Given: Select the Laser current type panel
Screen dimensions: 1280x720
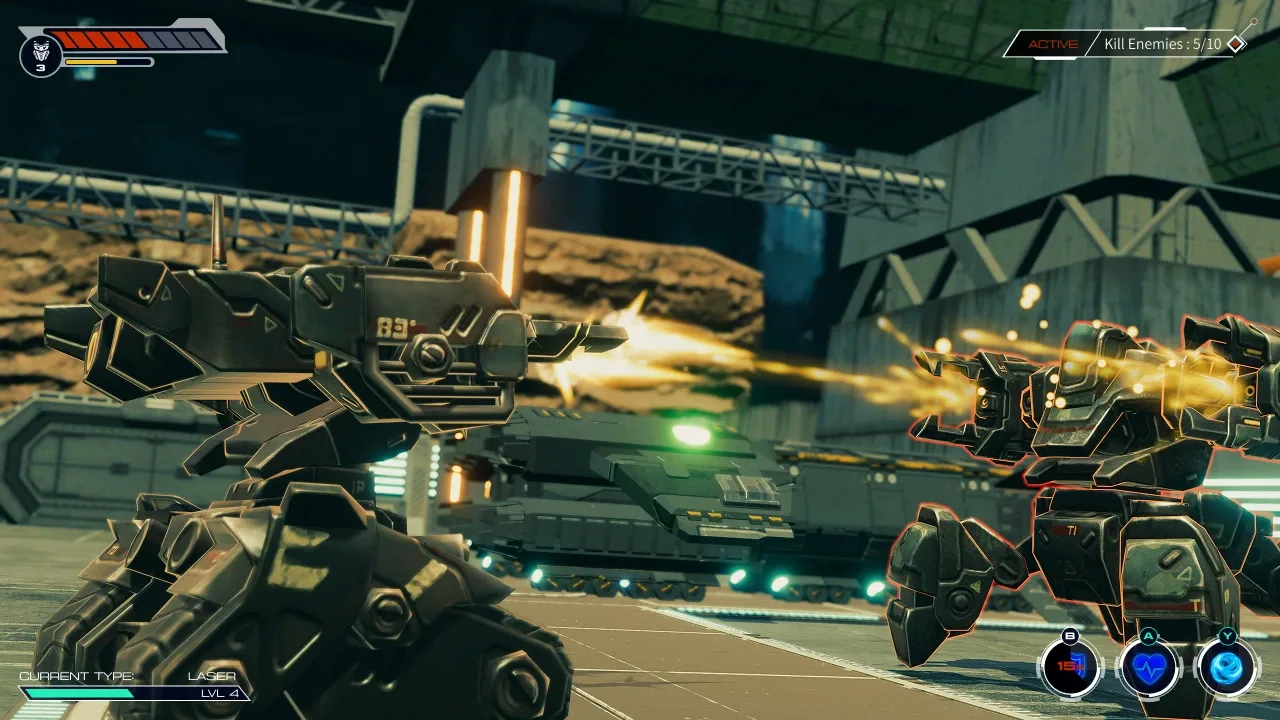Looking at the screenshot, I should (134, 685).
